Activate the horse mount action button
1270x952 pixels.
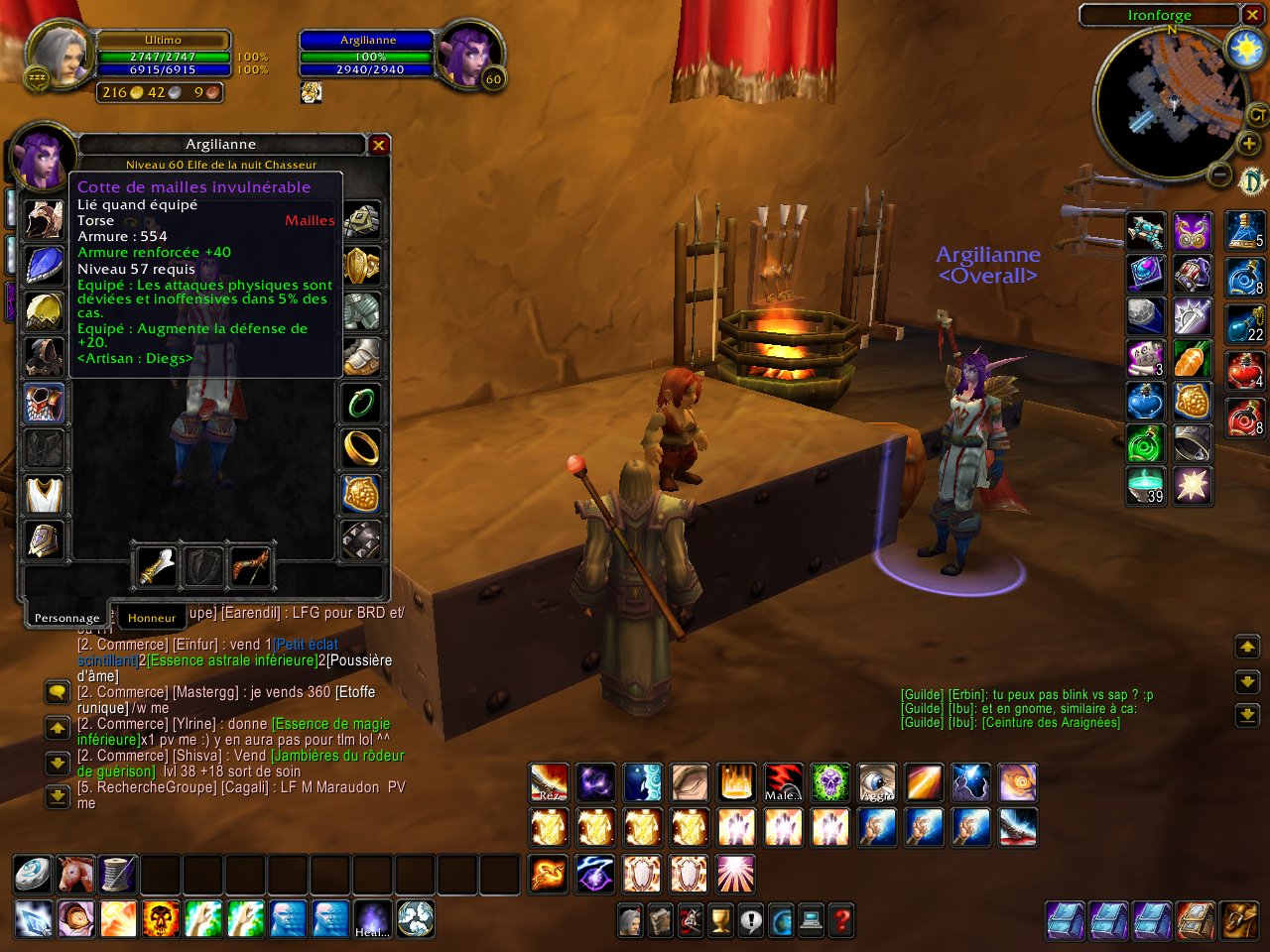pos(75,874)
